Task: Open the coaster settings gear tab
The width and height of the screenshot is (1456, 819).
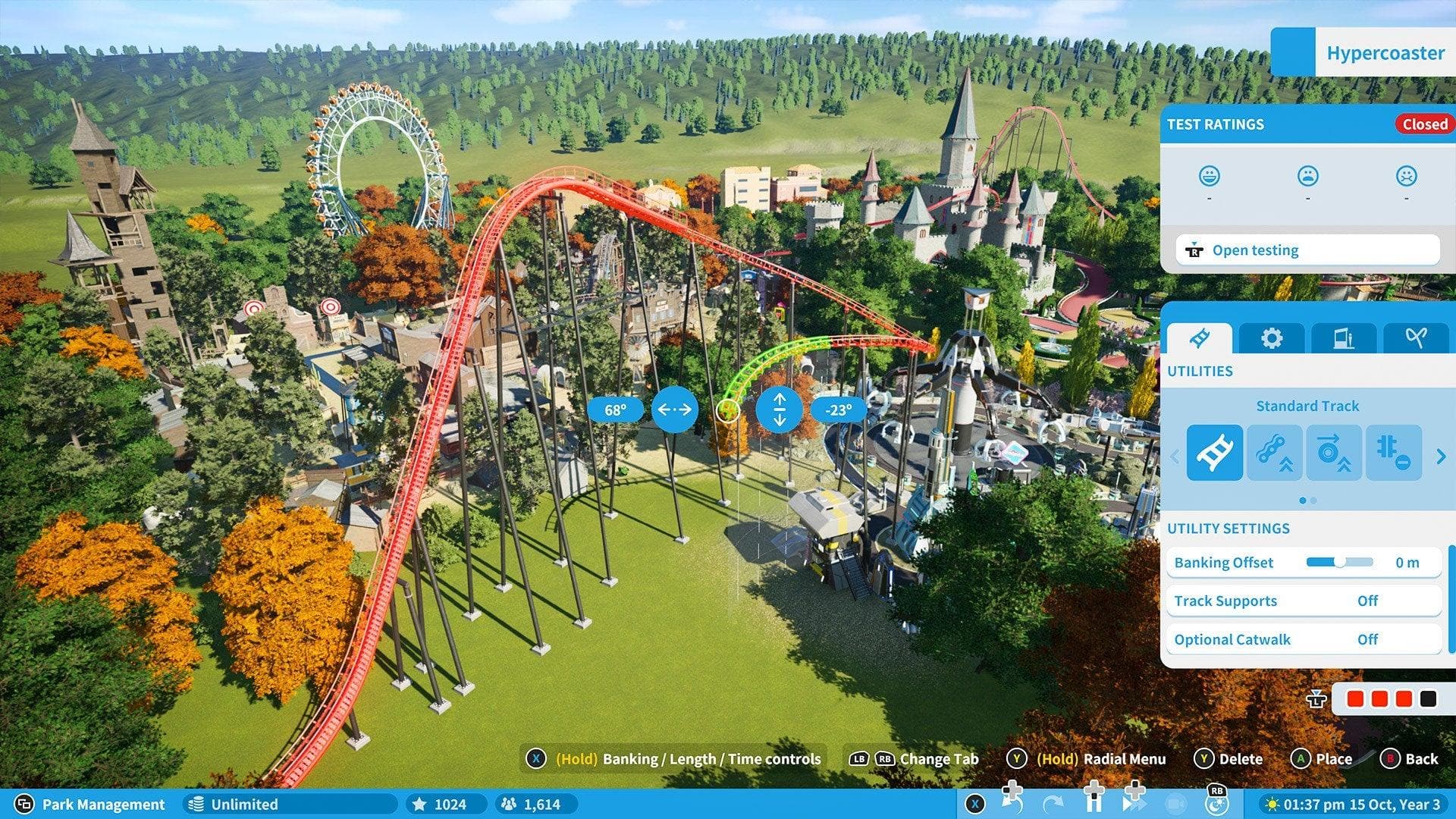Action: coord(1272,338)
